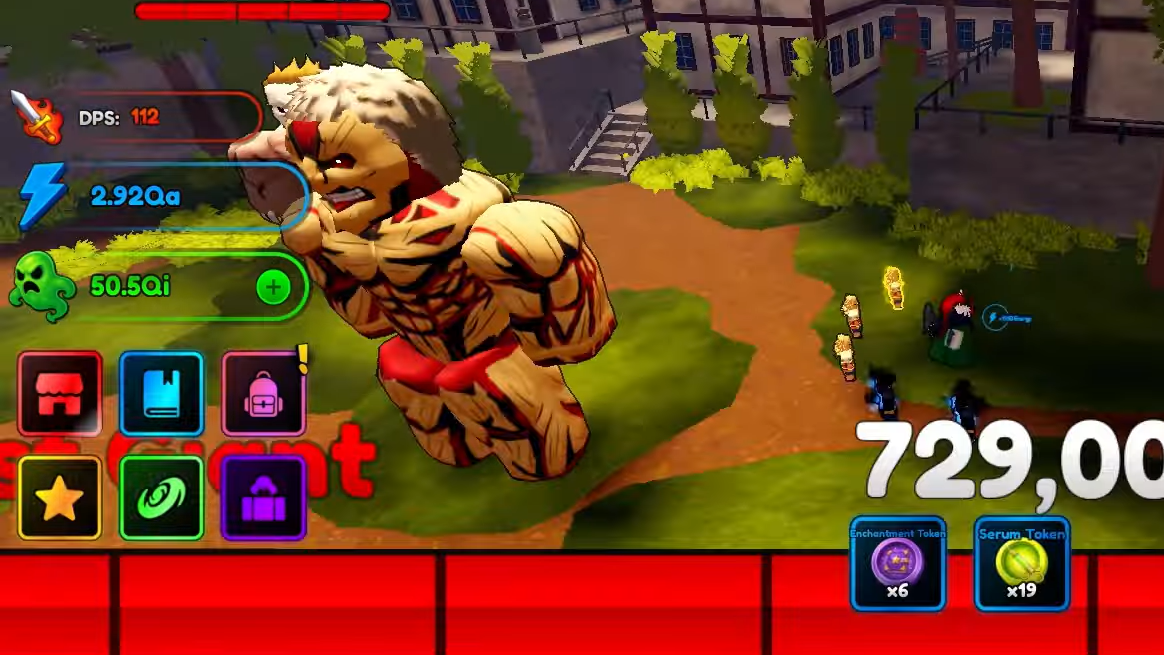This screenshot has width=1164, height=655.
Task: Open the blue book menu
Action: pos(161,394)
